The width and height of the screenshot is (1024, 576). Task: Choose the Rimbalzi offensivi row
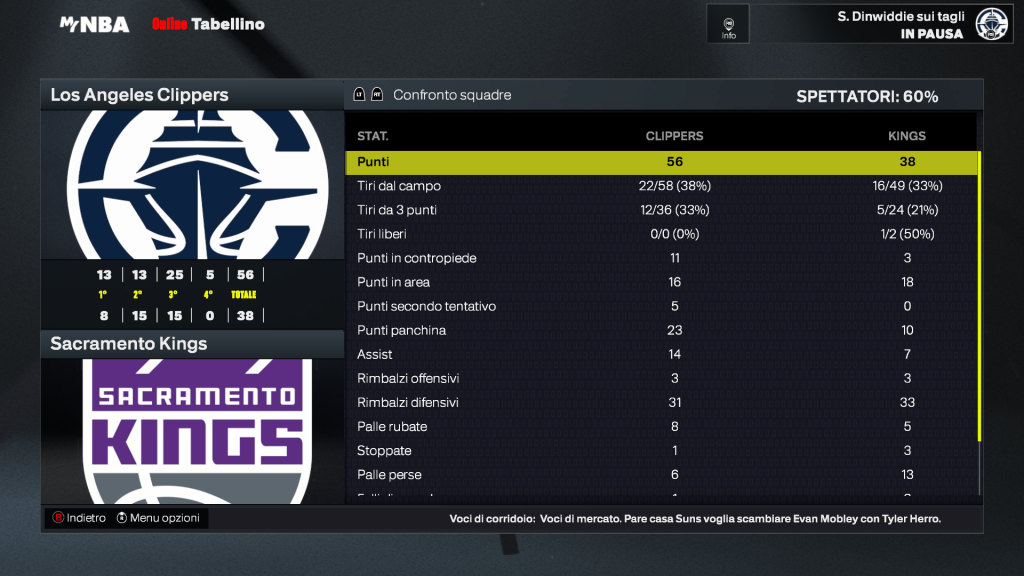click(660, 378)
